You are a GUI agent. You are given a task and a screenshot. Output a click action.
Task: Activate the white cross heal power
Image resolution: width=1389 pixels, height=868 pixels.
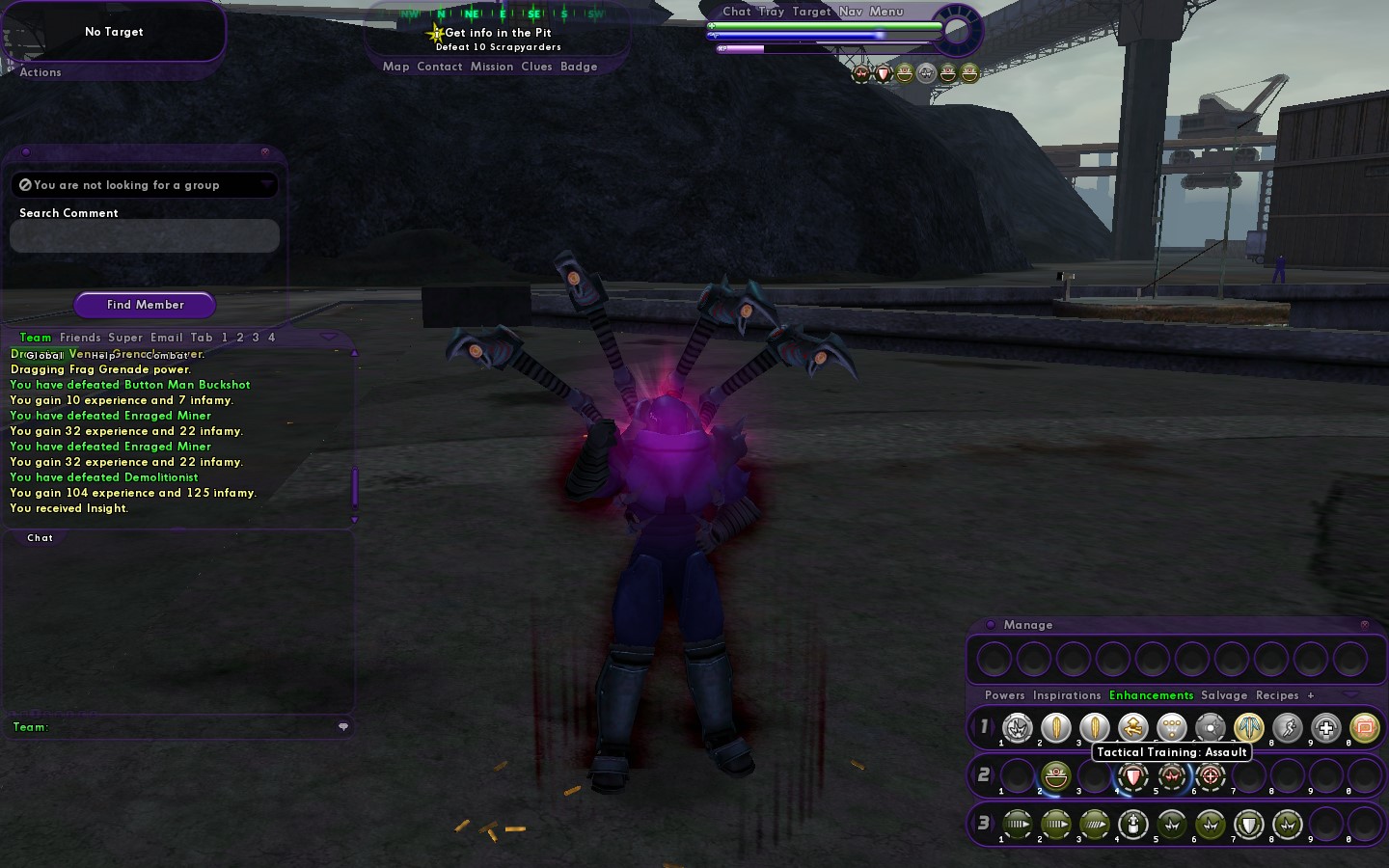(x=1326, y=728)
